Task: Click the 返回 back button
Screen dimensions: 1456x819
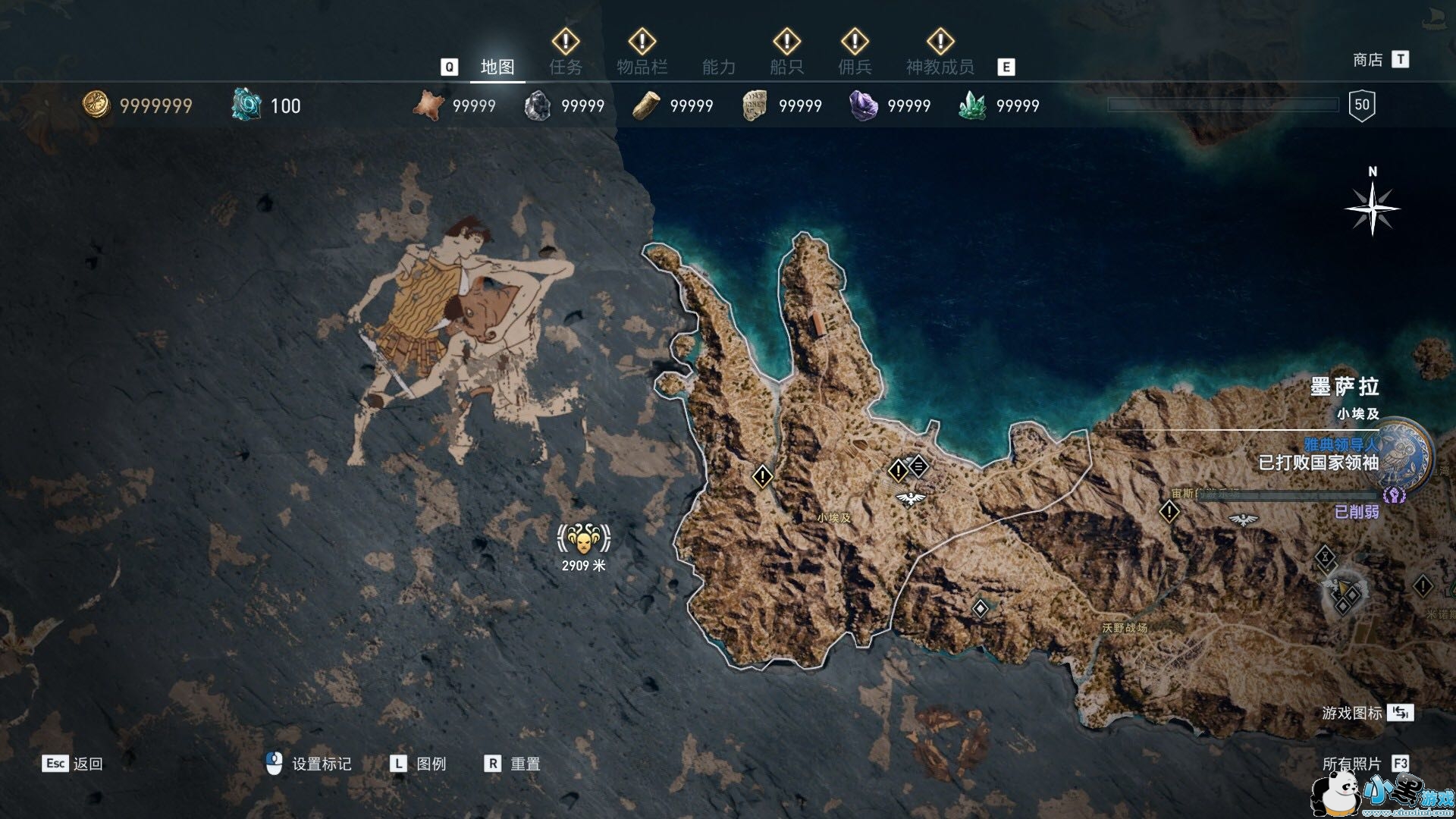Action: [73, 764]
